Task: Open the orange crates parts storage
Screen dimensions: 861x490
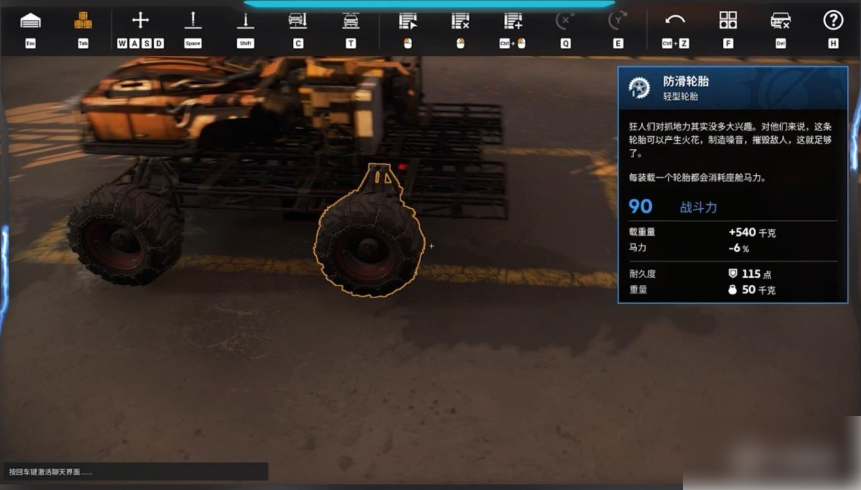Action: (83, 21)
